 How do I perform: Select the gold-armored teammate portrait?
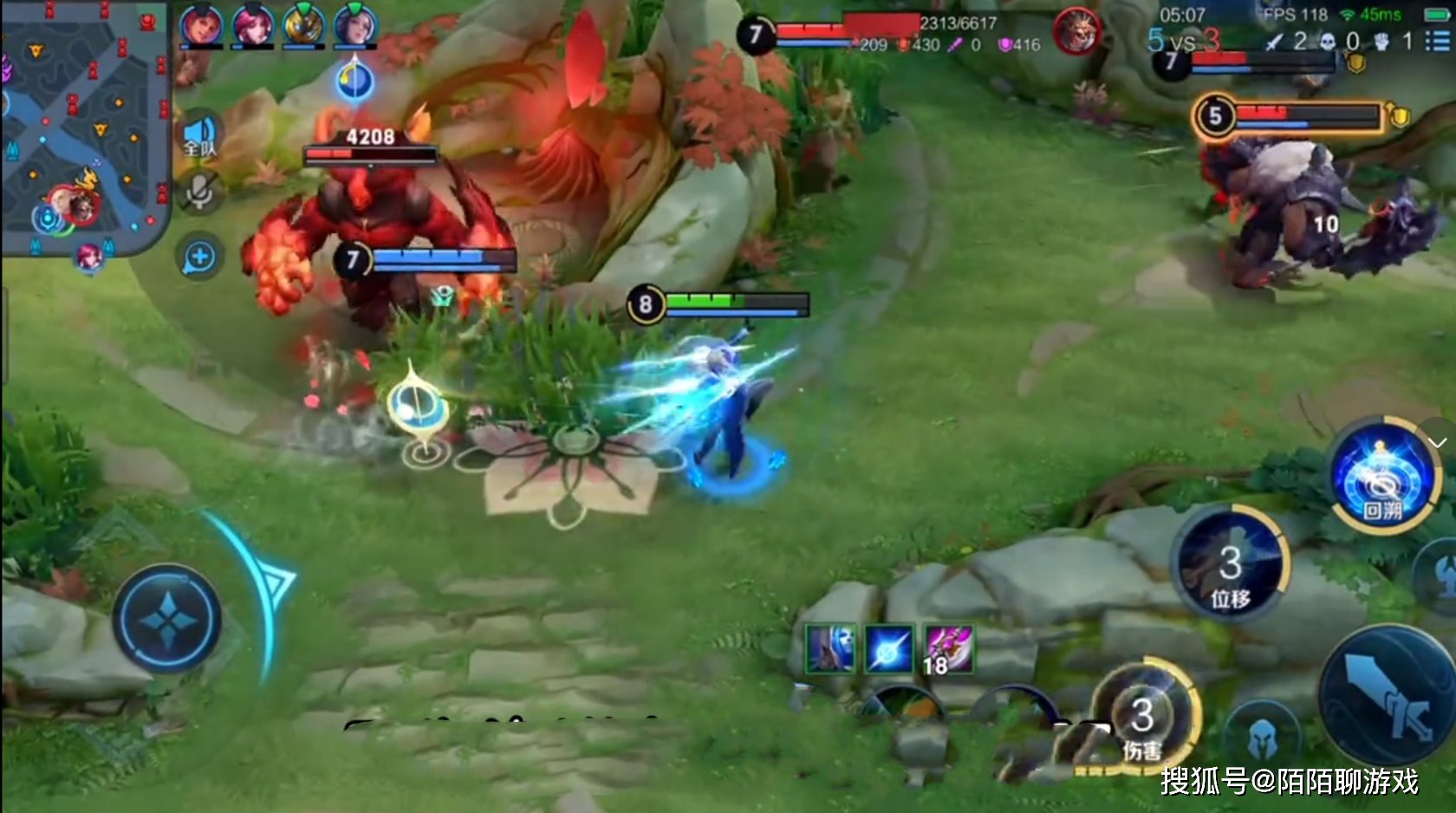(304, 25)
